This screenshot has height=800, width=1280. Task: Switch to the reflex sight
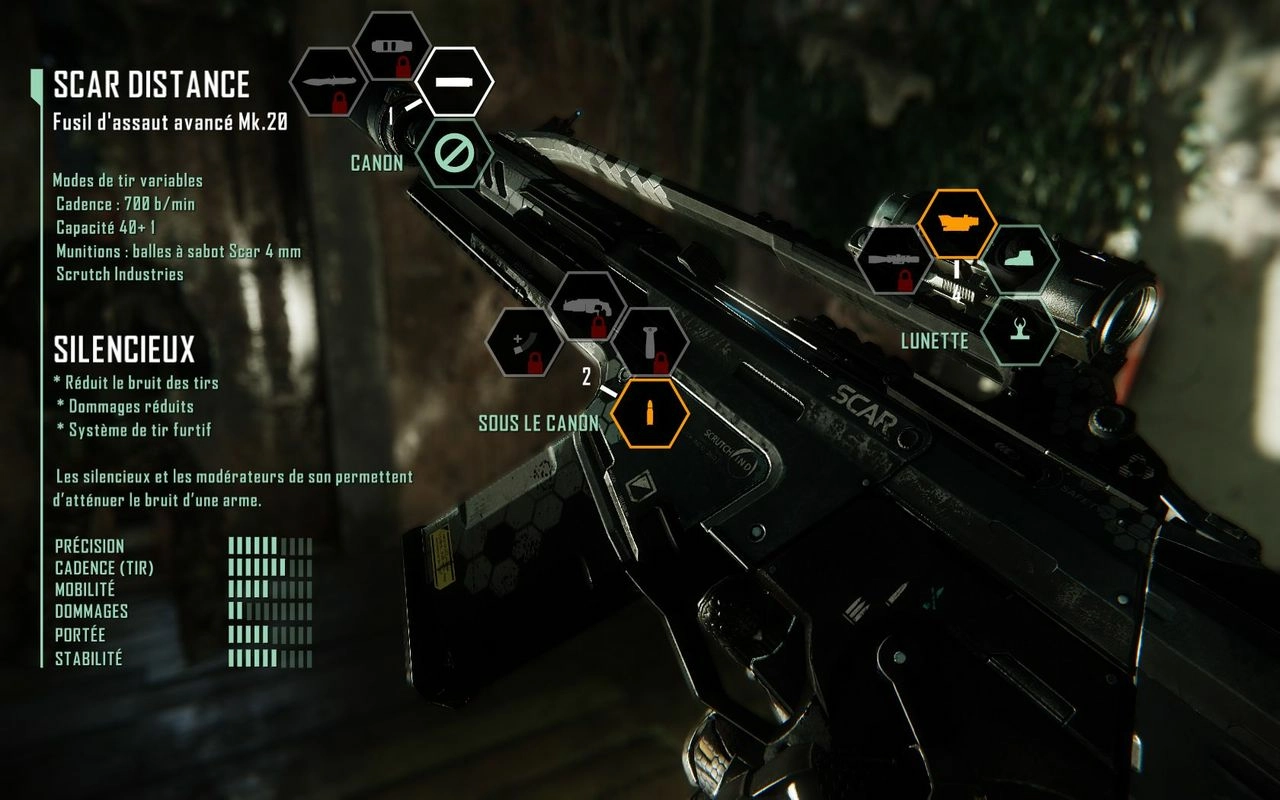tap(1020, 259)
